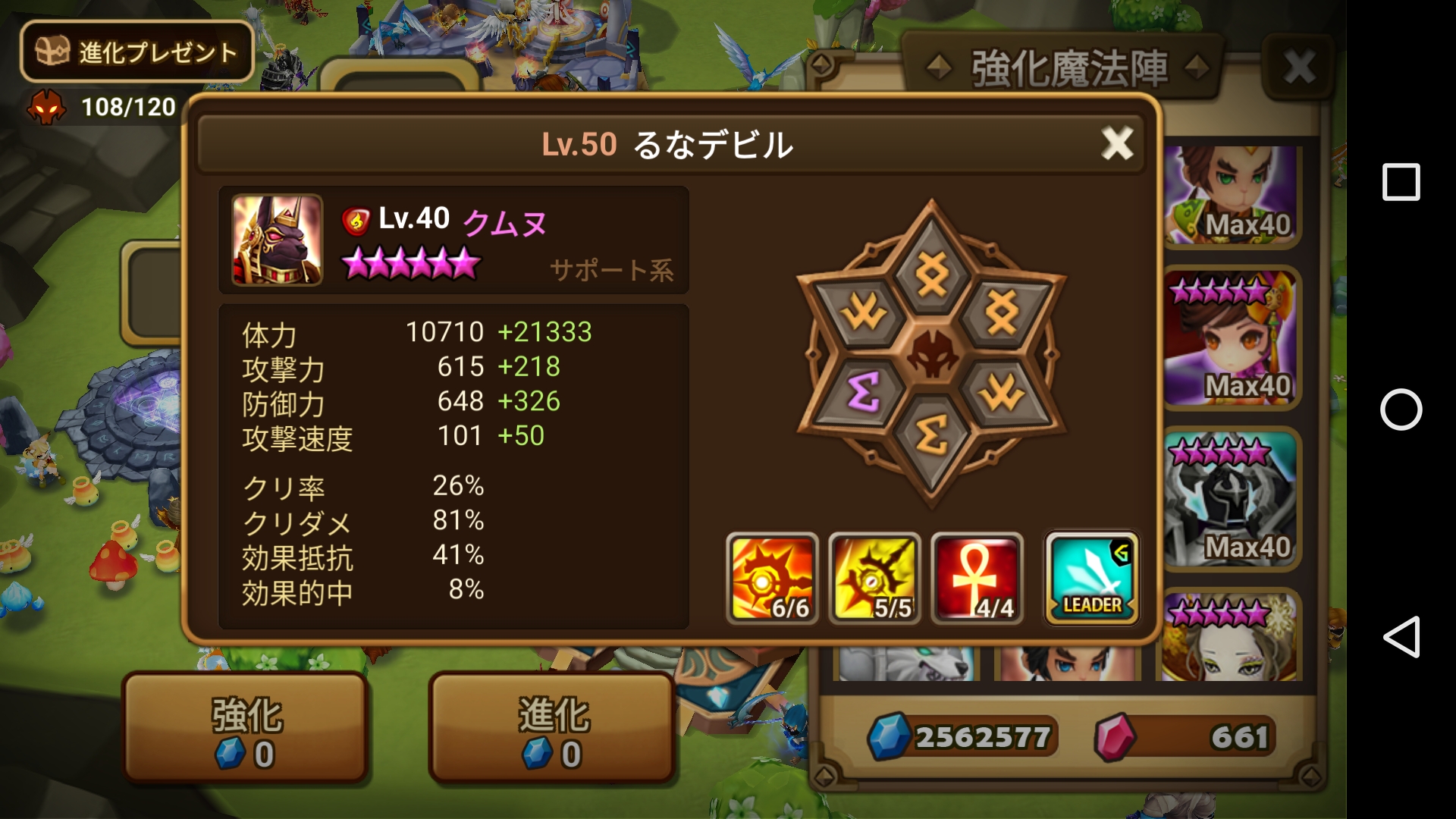
Task: Close the monster info popup
Action: [x=1116, y=143]
